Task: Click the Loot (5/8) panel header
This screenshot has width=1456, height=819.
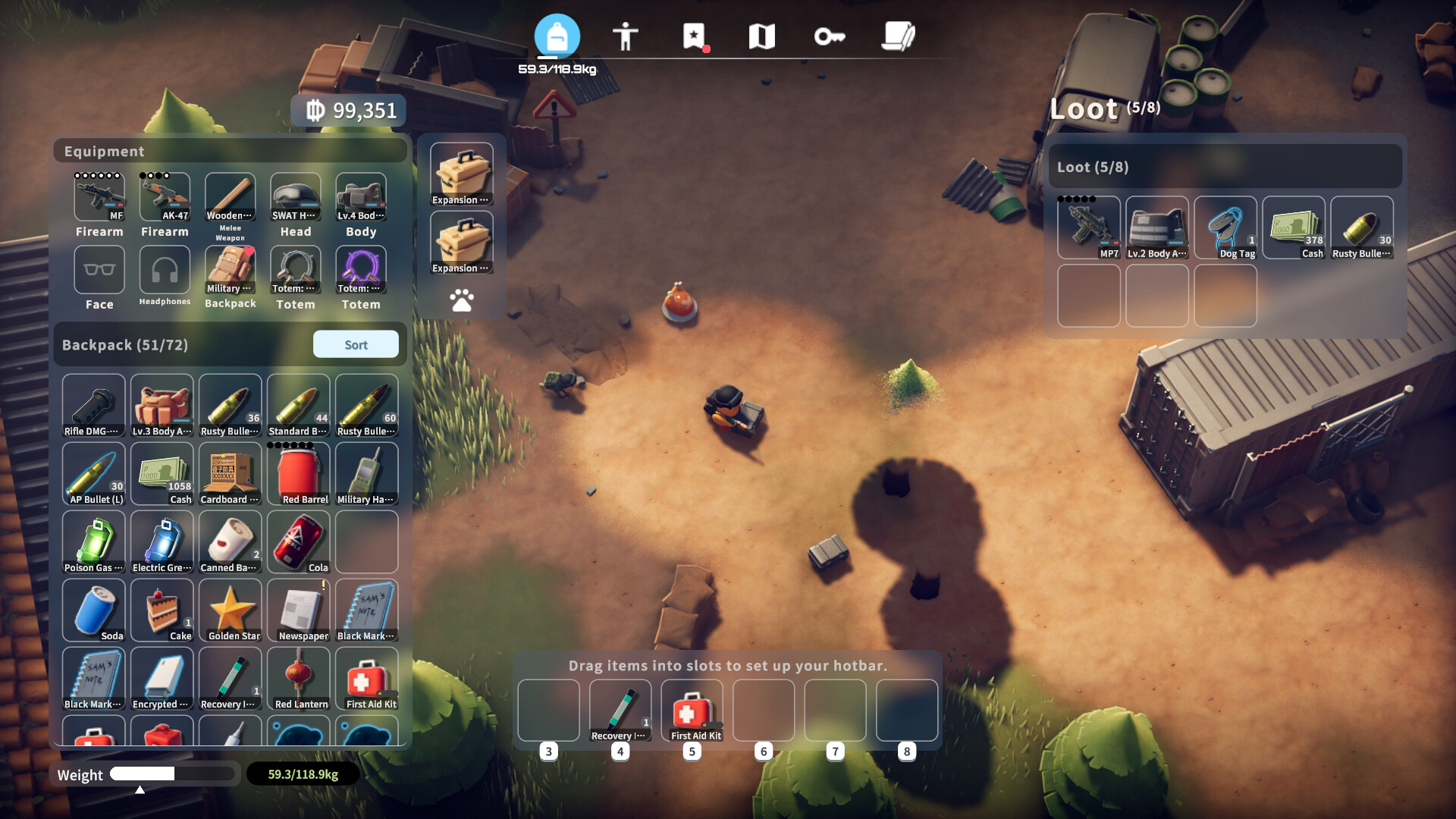Action: [x=1225, y=166]
